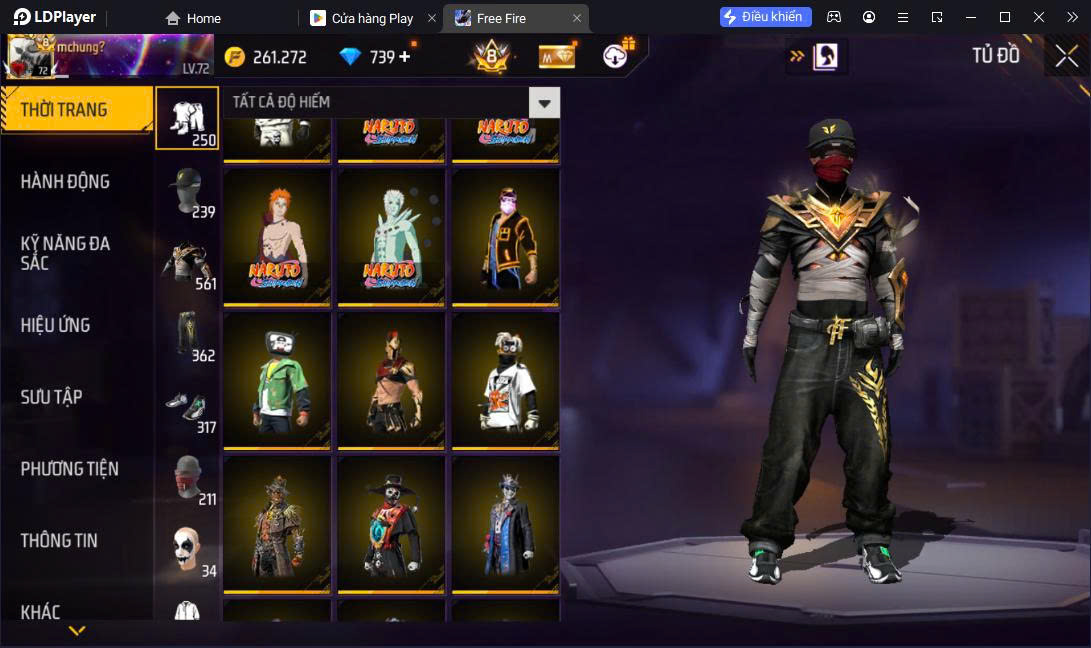Switch to Kỹ Năng Đa Sắc tab

click(66, 253)
